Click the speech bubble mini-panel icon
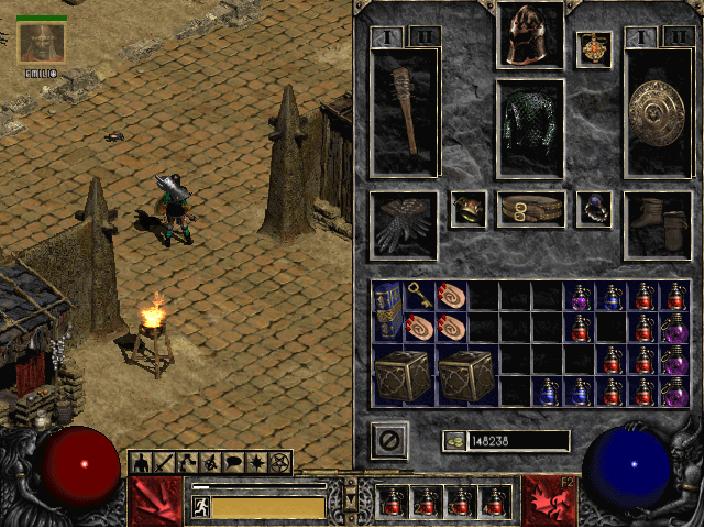Viewport: 704px width, 527px height. tap(234, 463)
